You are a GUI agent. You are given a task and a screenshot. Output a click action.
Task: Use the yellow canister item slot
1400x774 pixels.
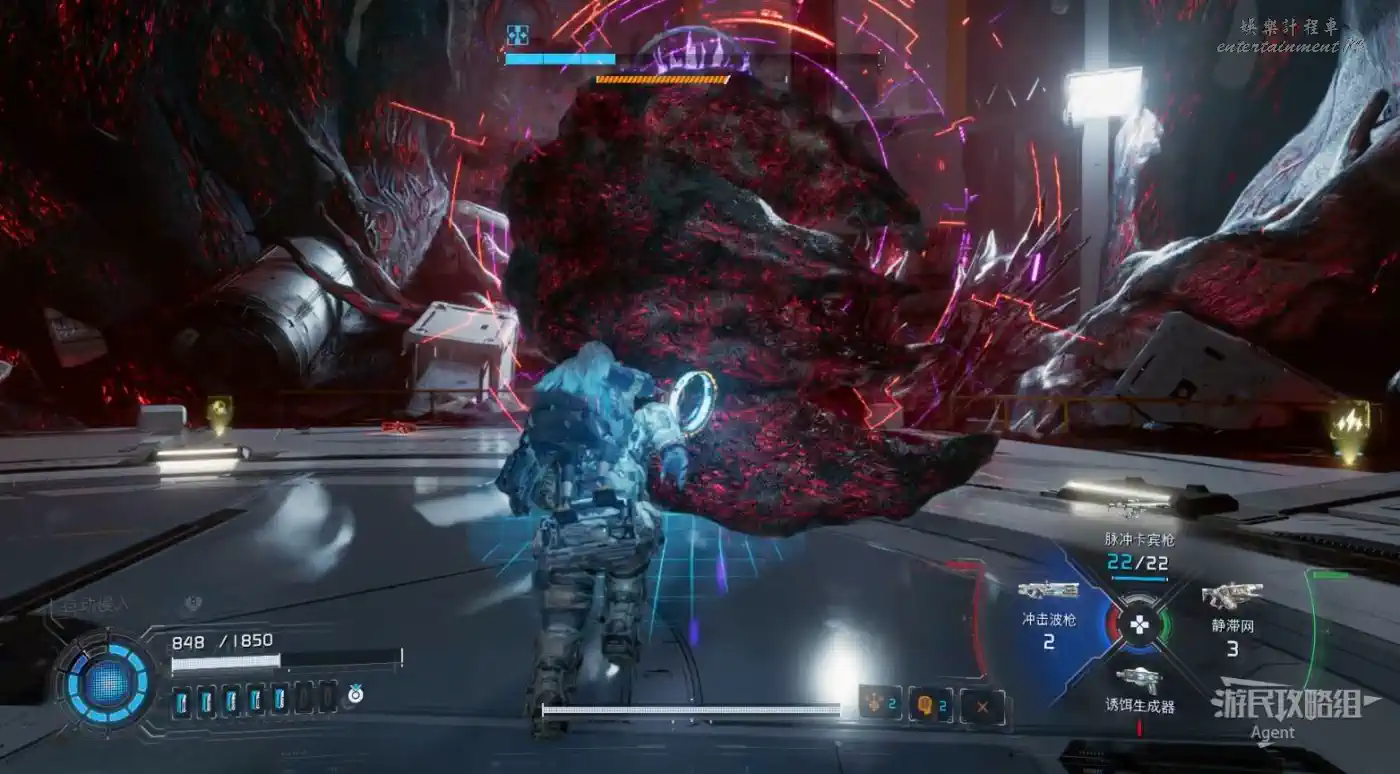[930, 705]
